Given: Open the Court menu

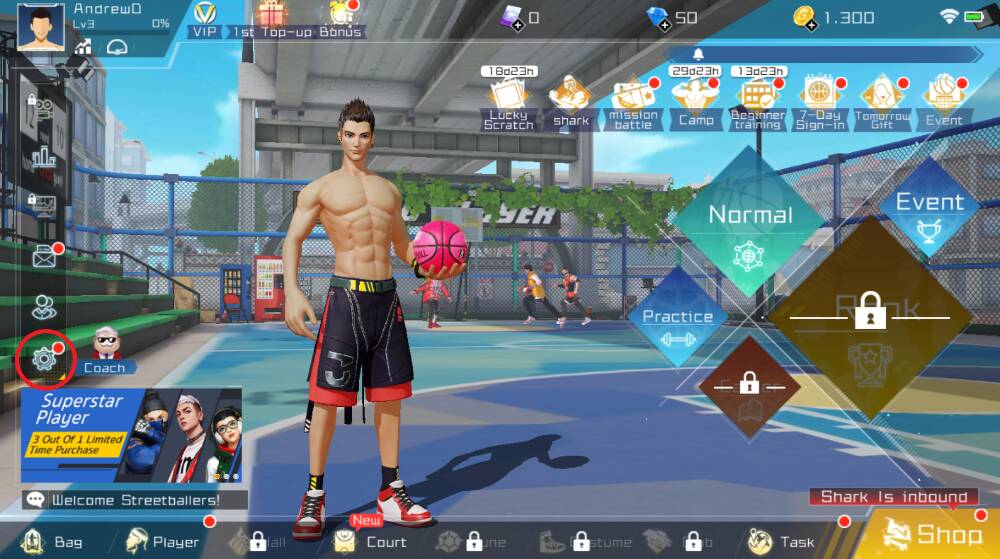Looking at the screenshot, I should tap(370, 542).
